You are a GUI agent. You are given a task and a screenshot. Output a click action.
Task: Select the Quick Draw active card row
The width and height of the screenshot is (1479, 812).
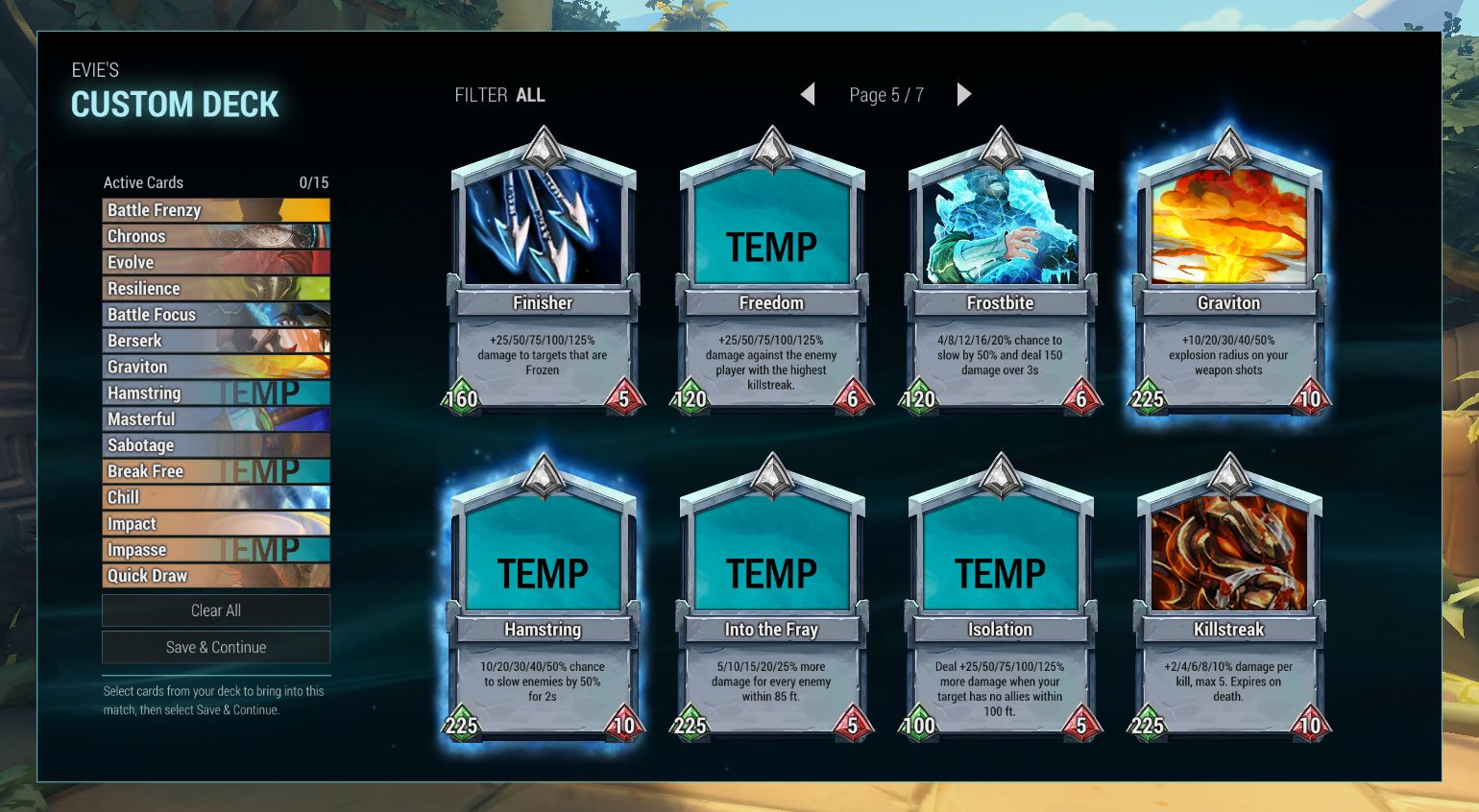[x=216, y=576]
